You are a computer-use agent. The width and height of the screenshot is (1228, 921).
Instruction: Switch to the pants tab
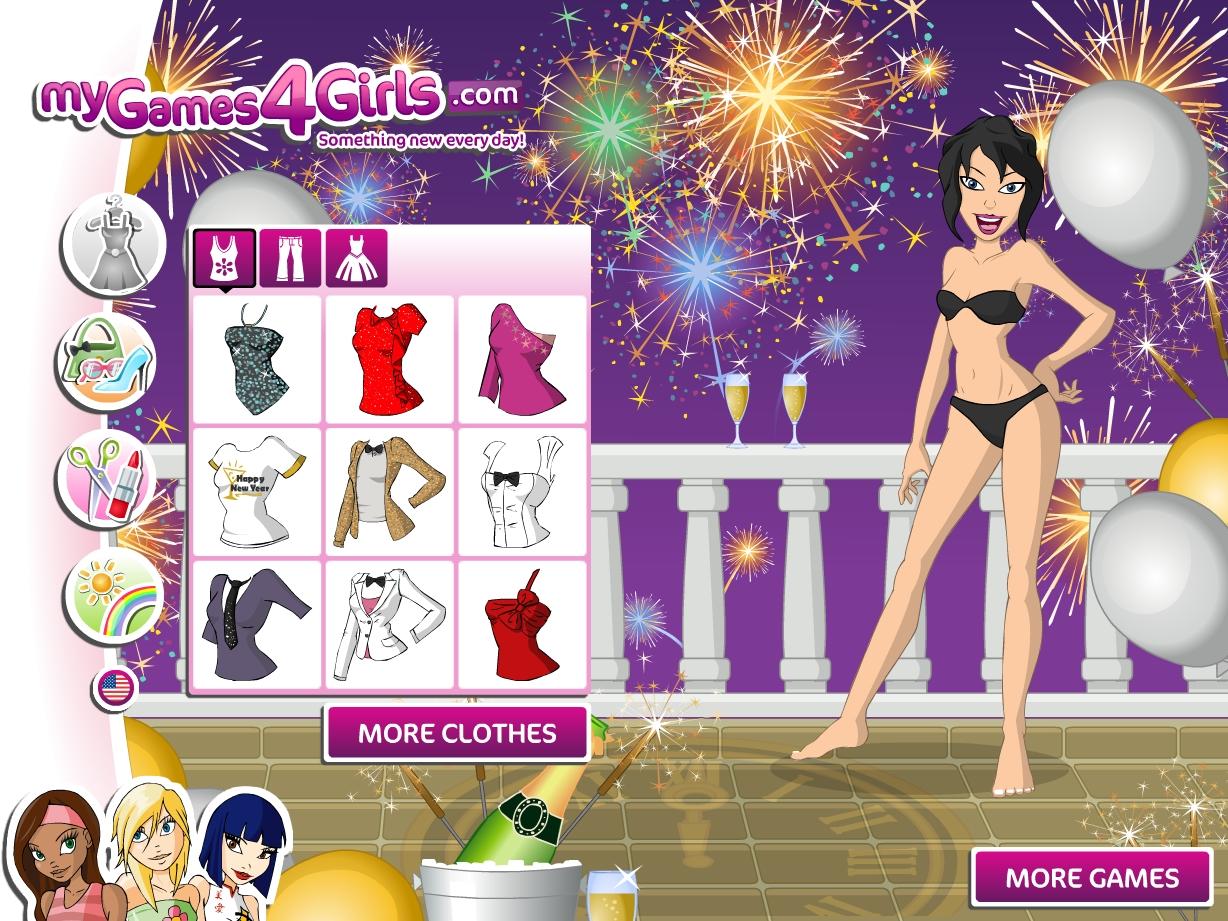290,257
